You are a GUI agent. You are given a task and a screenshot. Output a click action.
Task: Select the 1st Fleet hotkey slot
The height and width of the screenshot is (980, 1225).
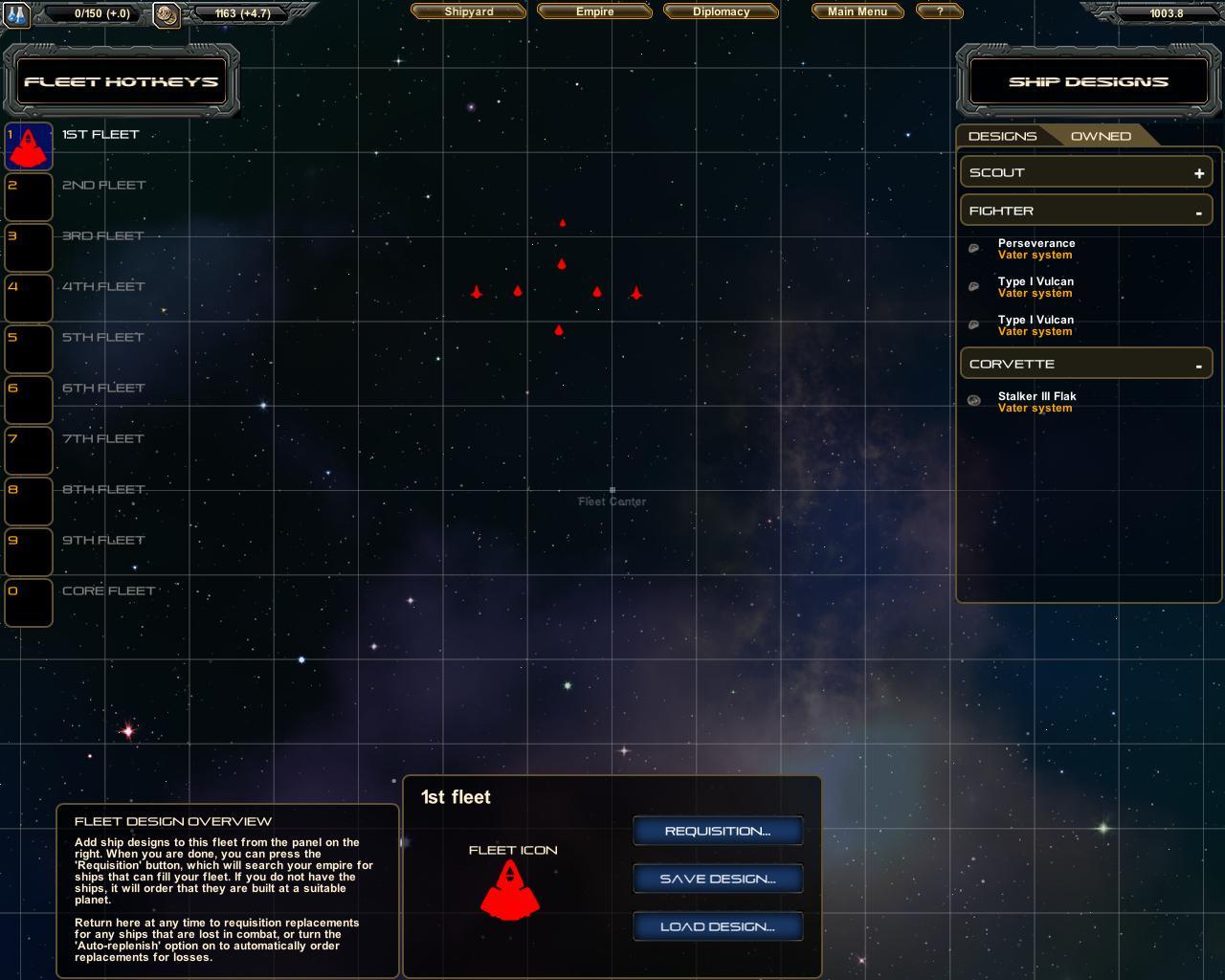pyautogui.click(x=29, y=146)
